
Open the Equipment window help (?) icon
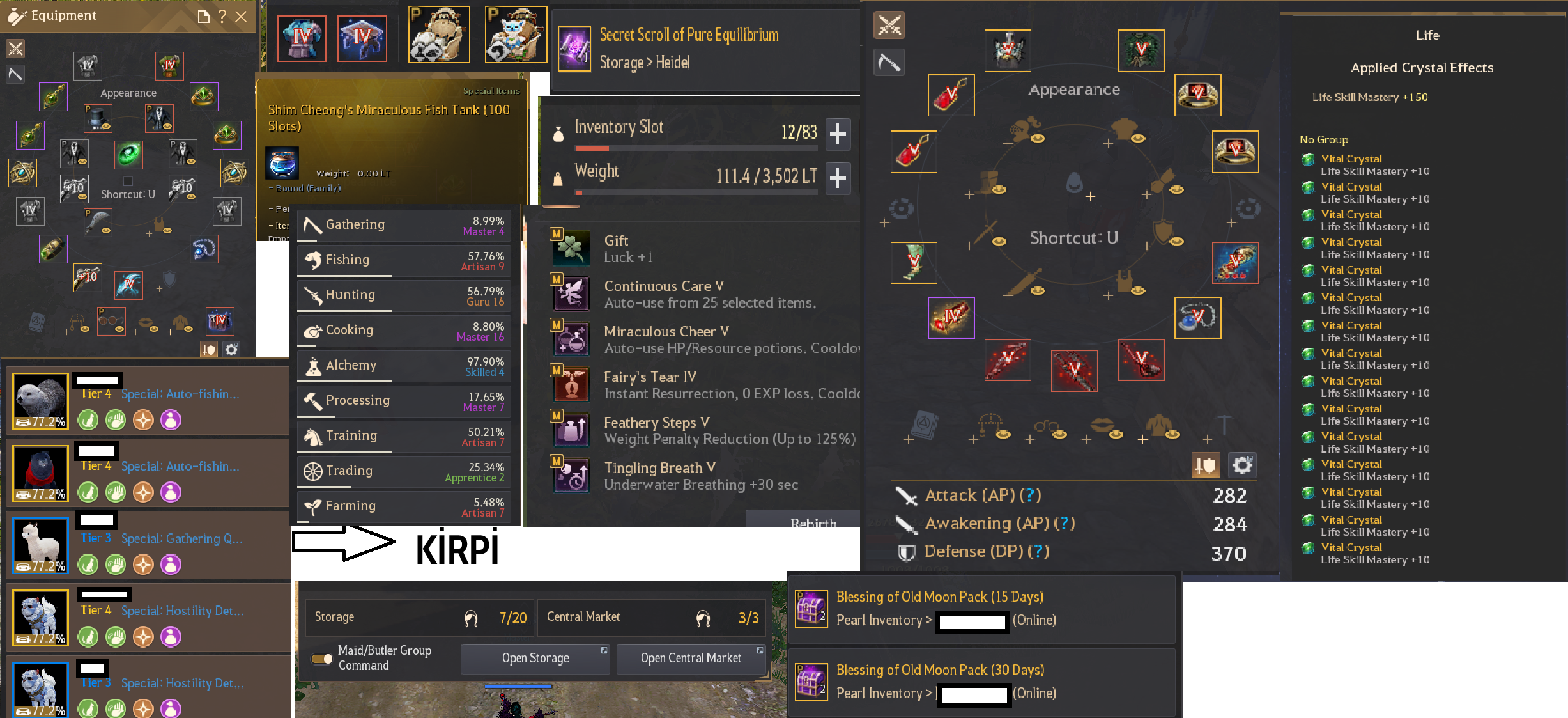click(222, 17)
